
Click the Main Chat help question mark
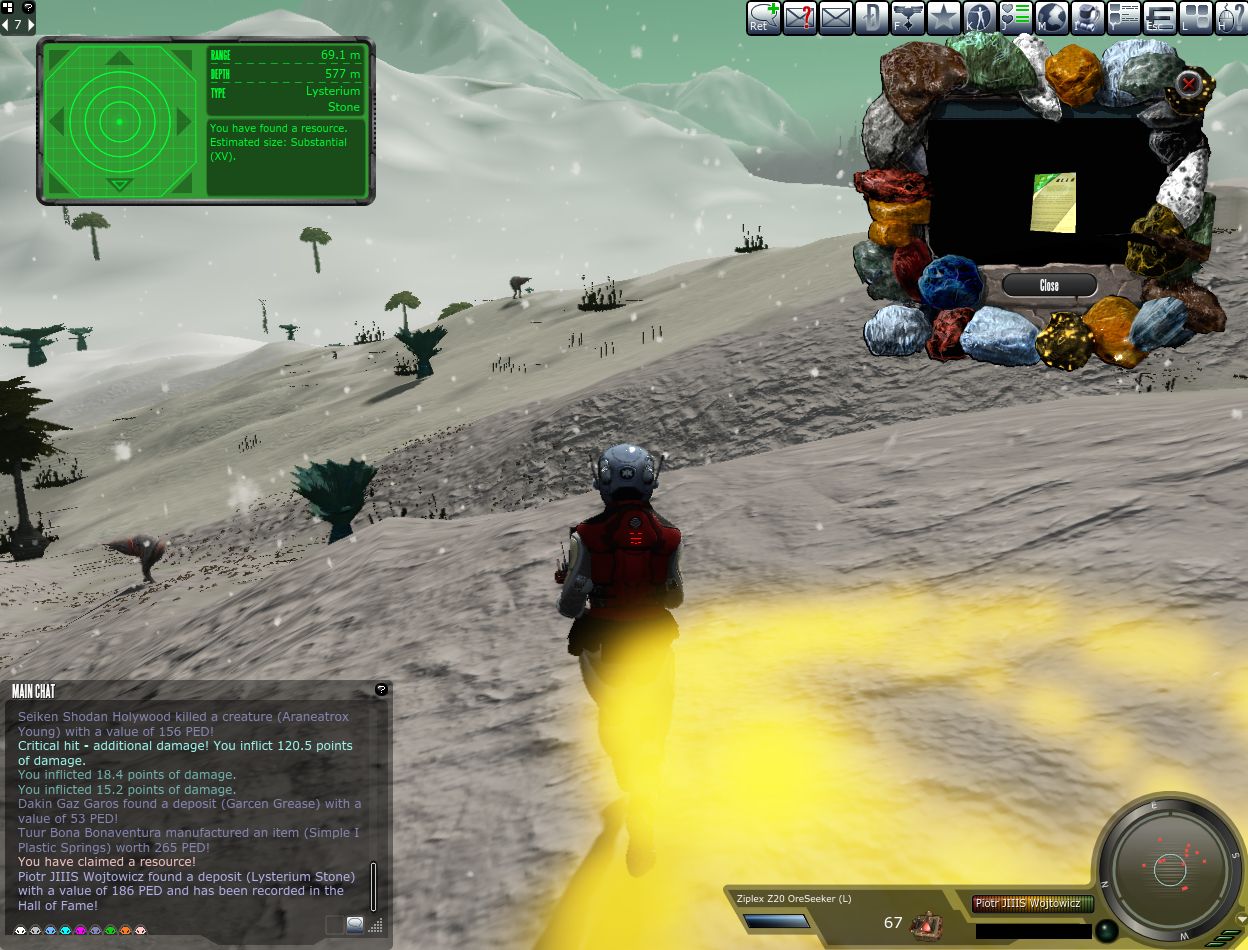click(x=381, y=690)
